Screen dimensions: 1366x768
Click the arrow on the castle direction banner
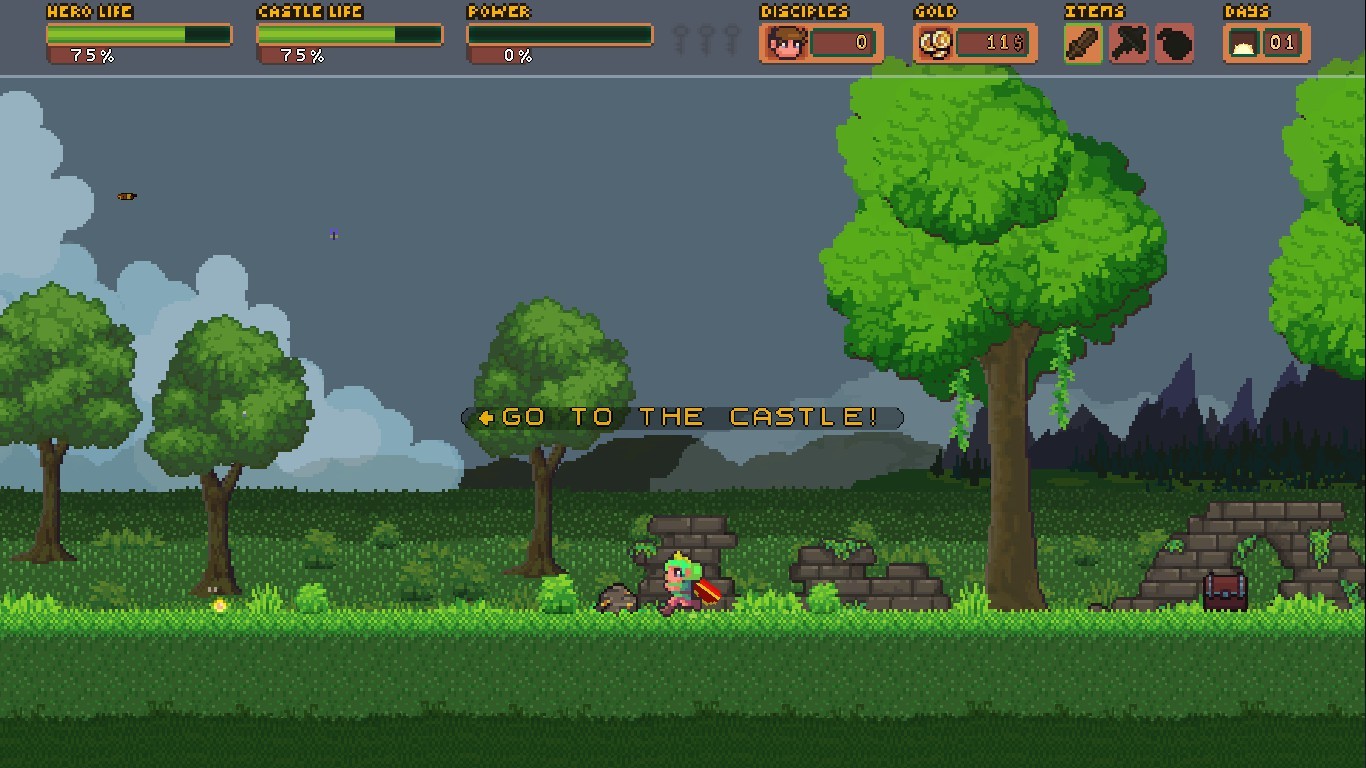(x=487, y=417)
